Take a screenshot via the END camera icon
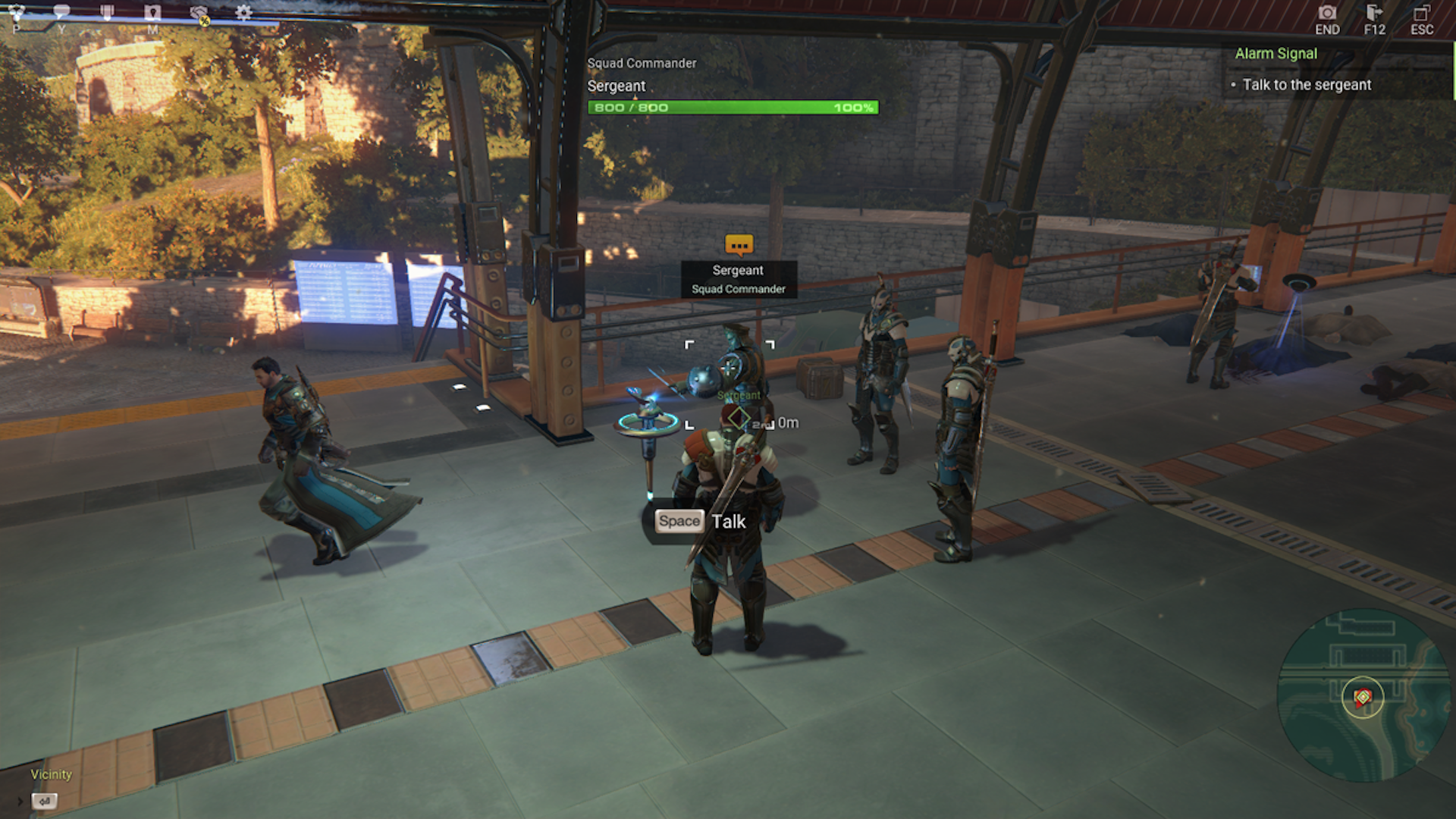Screen dimensions: 1456x819 pos(1328,13)
